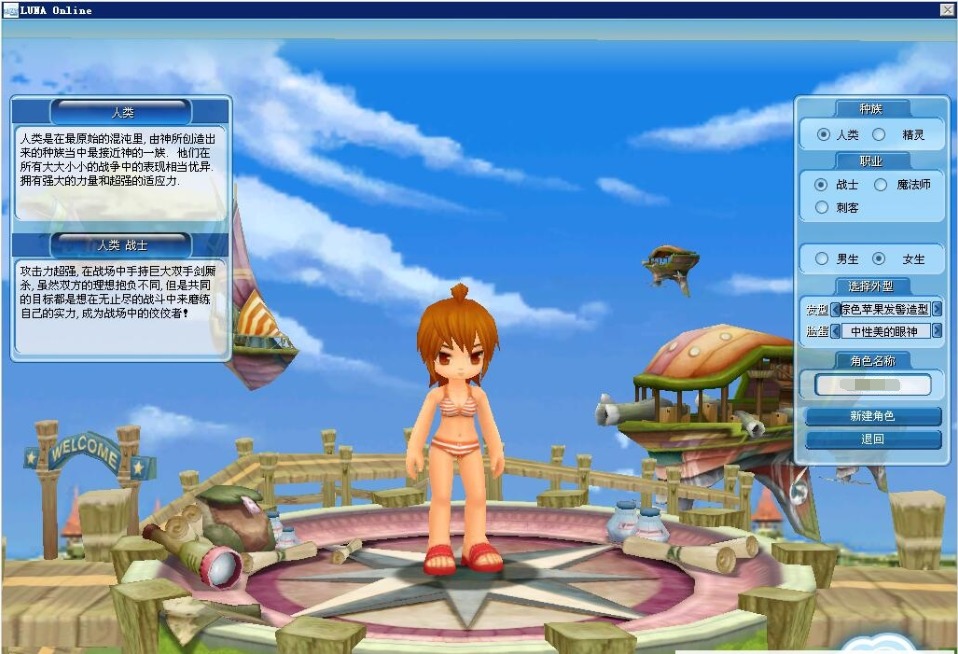Close the LUNA Online window
The height and width of the screenshot is (654, 958).
point(946,10)
